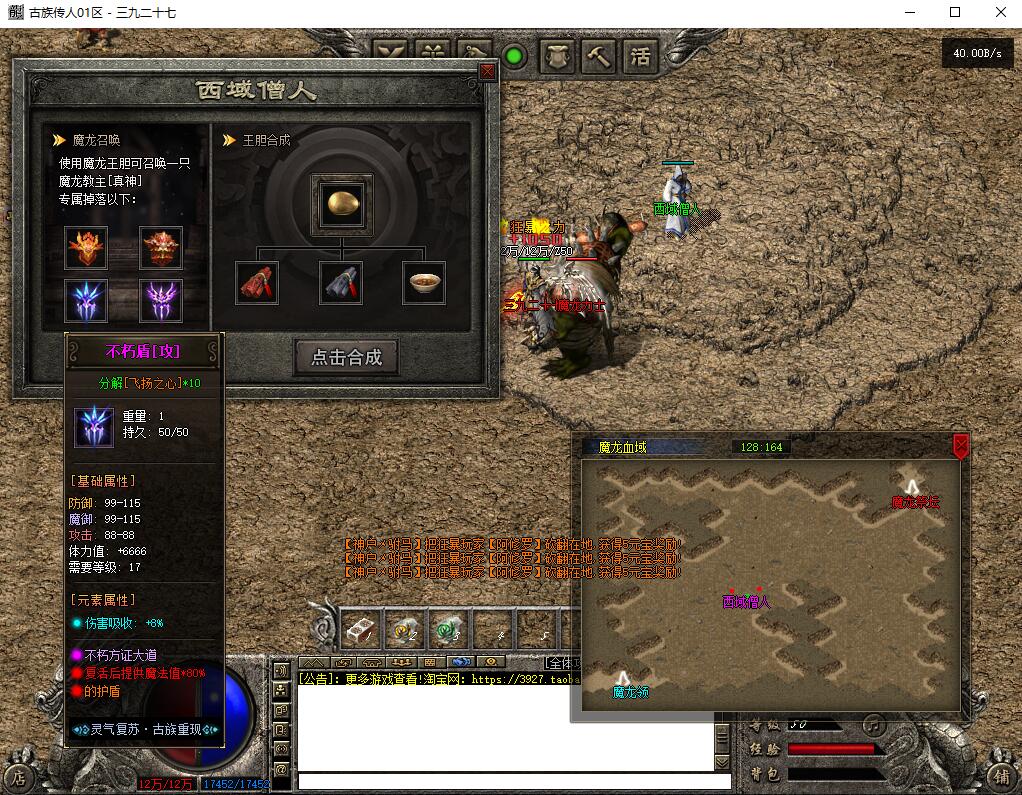Select the gray scroll bundle ingredient
This screenshot has width=1022, height=795.
(x=341, y=283)
